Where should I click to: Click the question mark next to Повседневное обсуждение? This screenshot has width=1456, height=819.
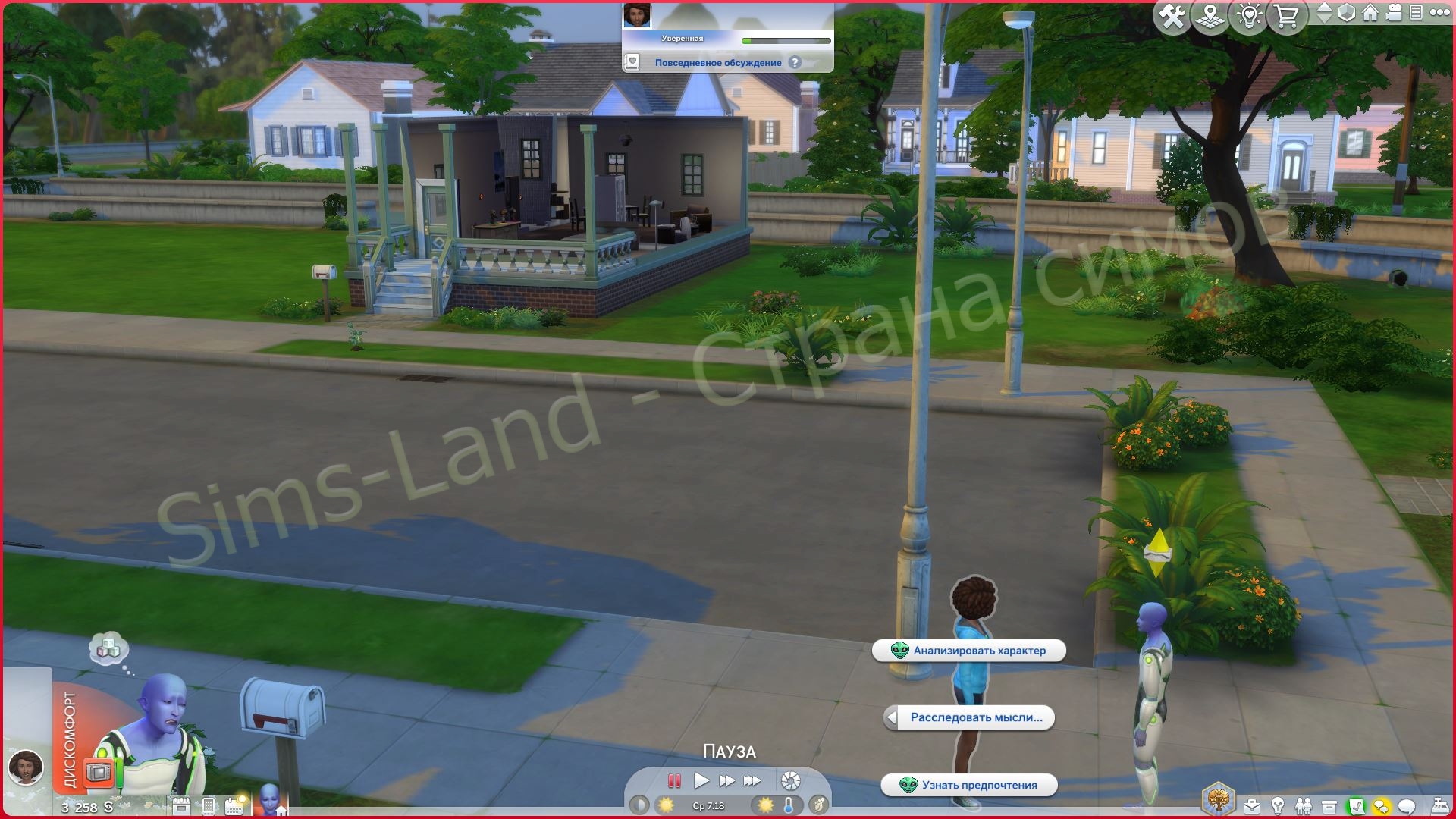(x=793, y=63)
